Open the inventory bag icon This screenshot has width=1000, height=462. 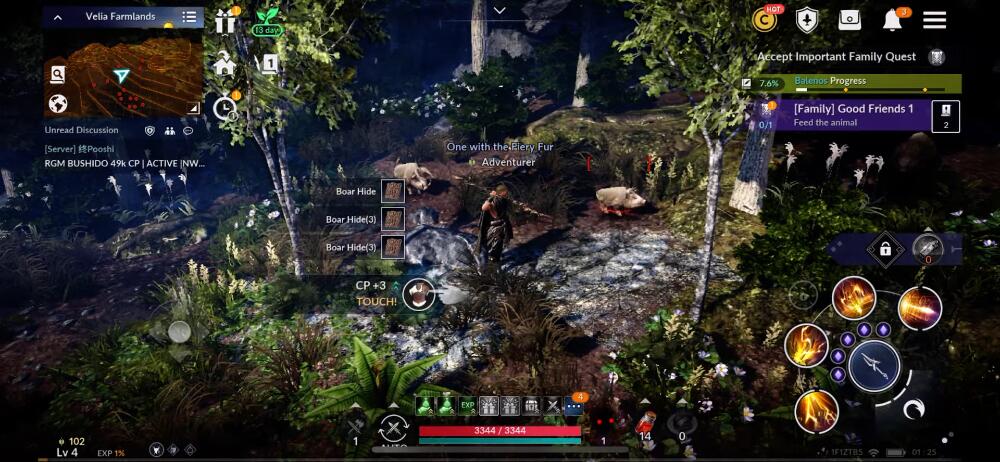pyautogui.click(x=849, y=20)
